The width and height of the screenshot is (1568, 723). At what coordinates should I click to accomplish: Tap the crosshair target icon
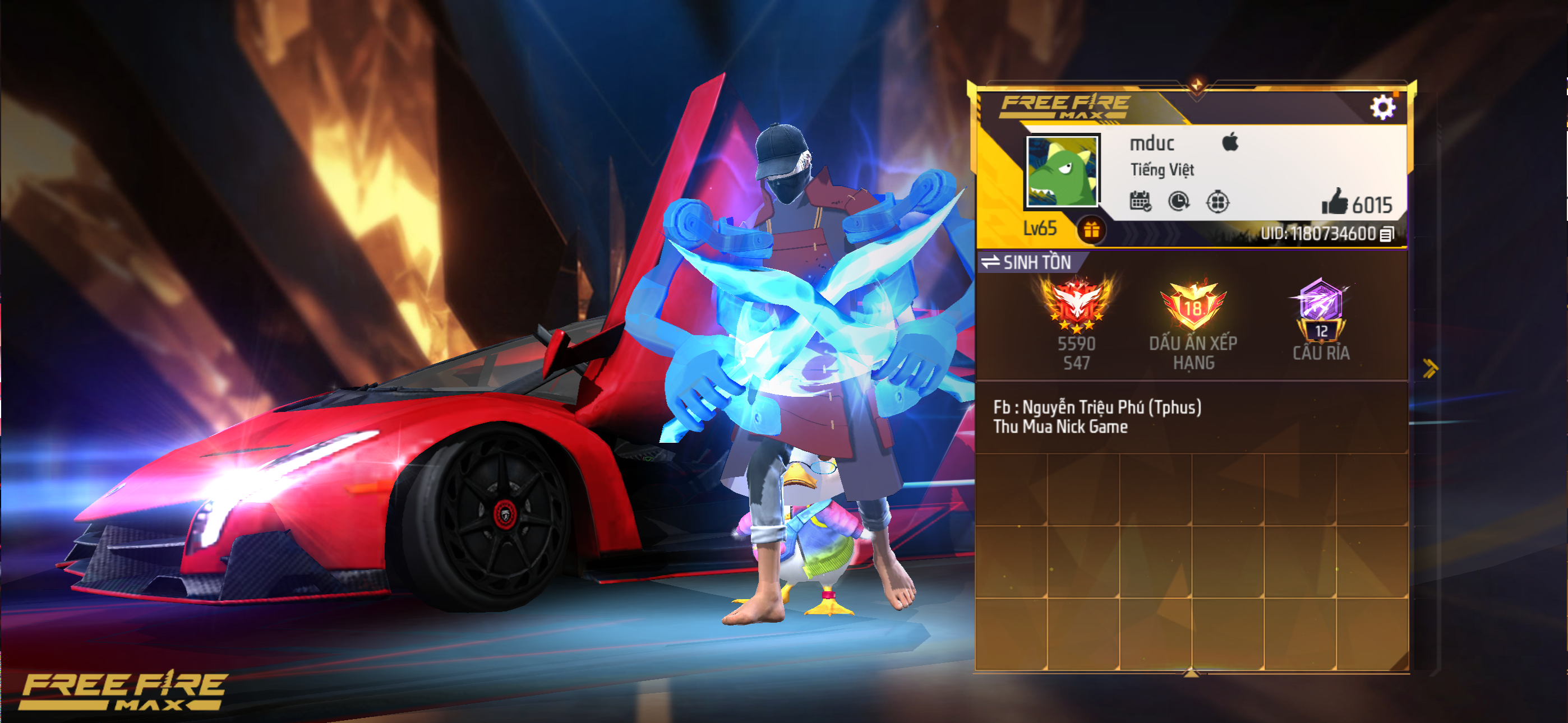(1217, 201)
